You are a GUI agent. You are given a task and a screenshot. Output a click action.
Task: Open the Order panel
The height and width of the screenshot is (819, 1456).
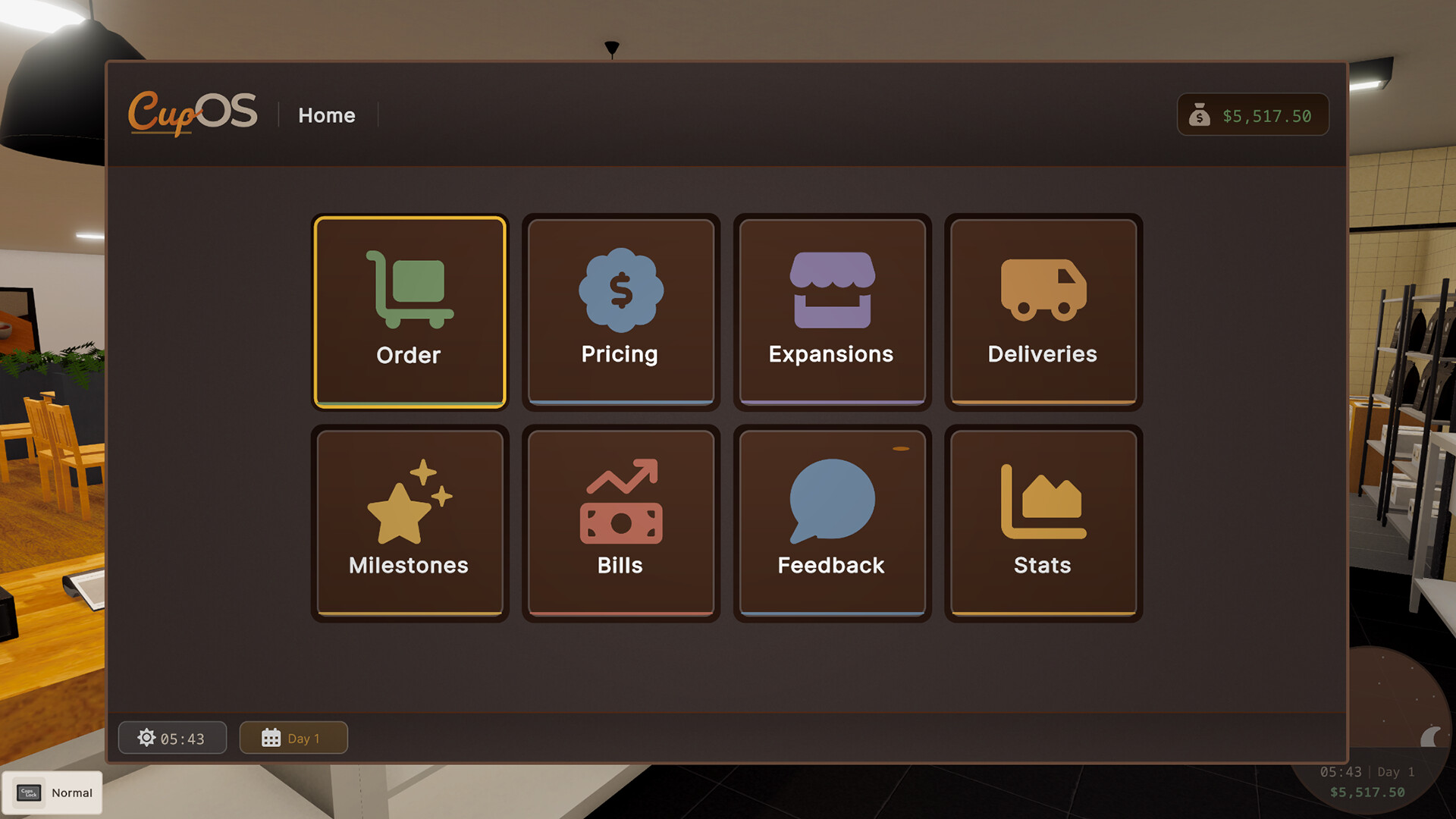[408, 312]
